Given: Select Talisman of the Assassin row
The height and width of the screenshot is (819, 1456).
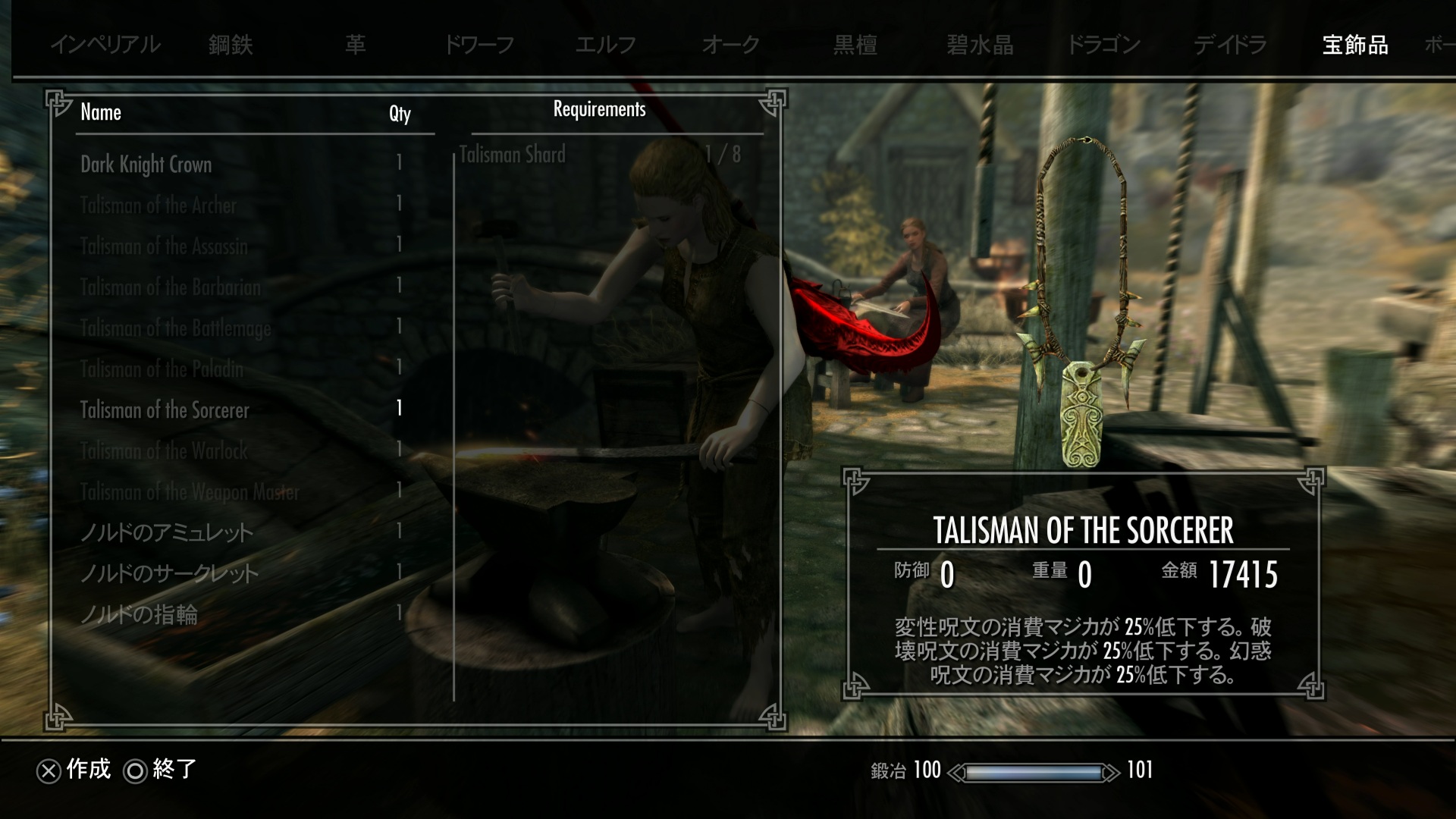Looking at the screenshot, I should pos(164,246).
